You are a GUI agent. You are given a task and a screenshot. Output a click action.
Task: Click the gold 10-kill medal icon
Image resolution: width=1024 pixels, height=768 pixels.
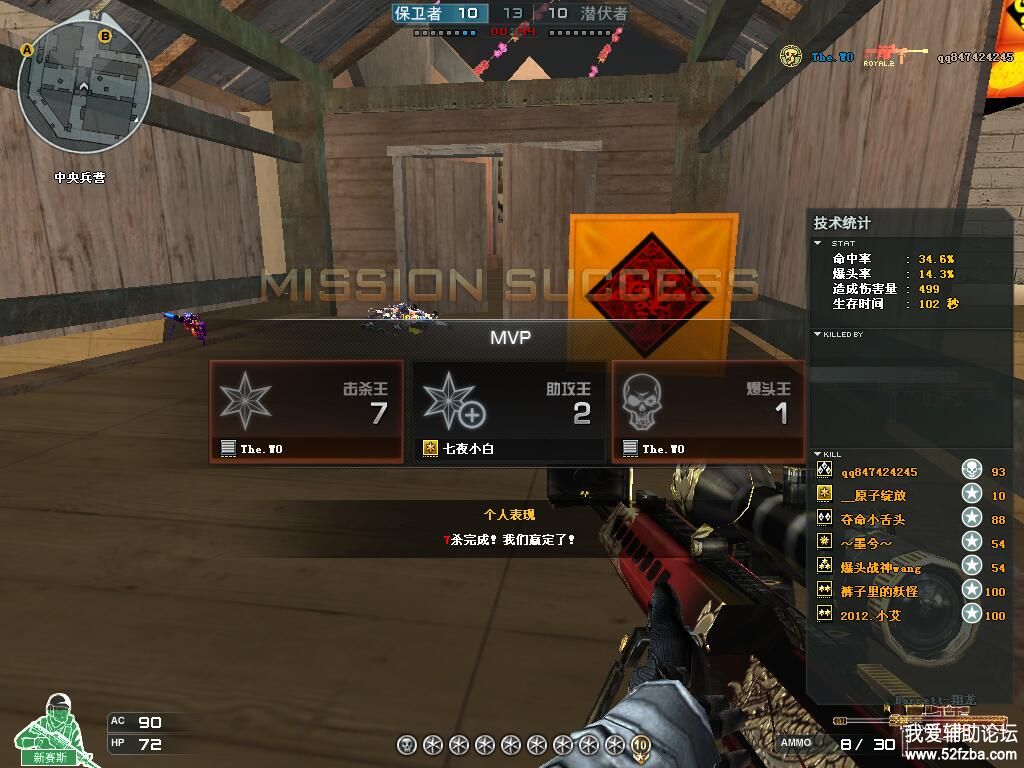point(640,745)
